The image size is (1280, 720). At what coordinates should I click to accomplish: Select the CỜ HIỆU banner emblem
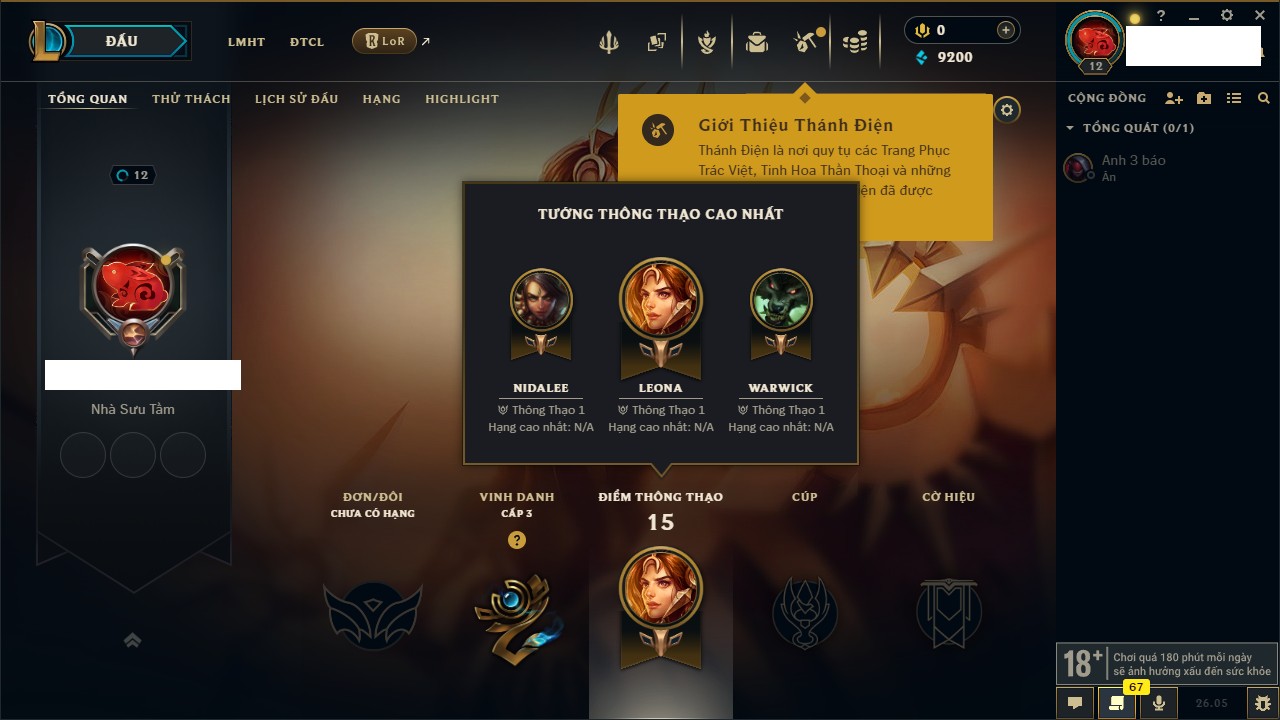tap(948, 613)
